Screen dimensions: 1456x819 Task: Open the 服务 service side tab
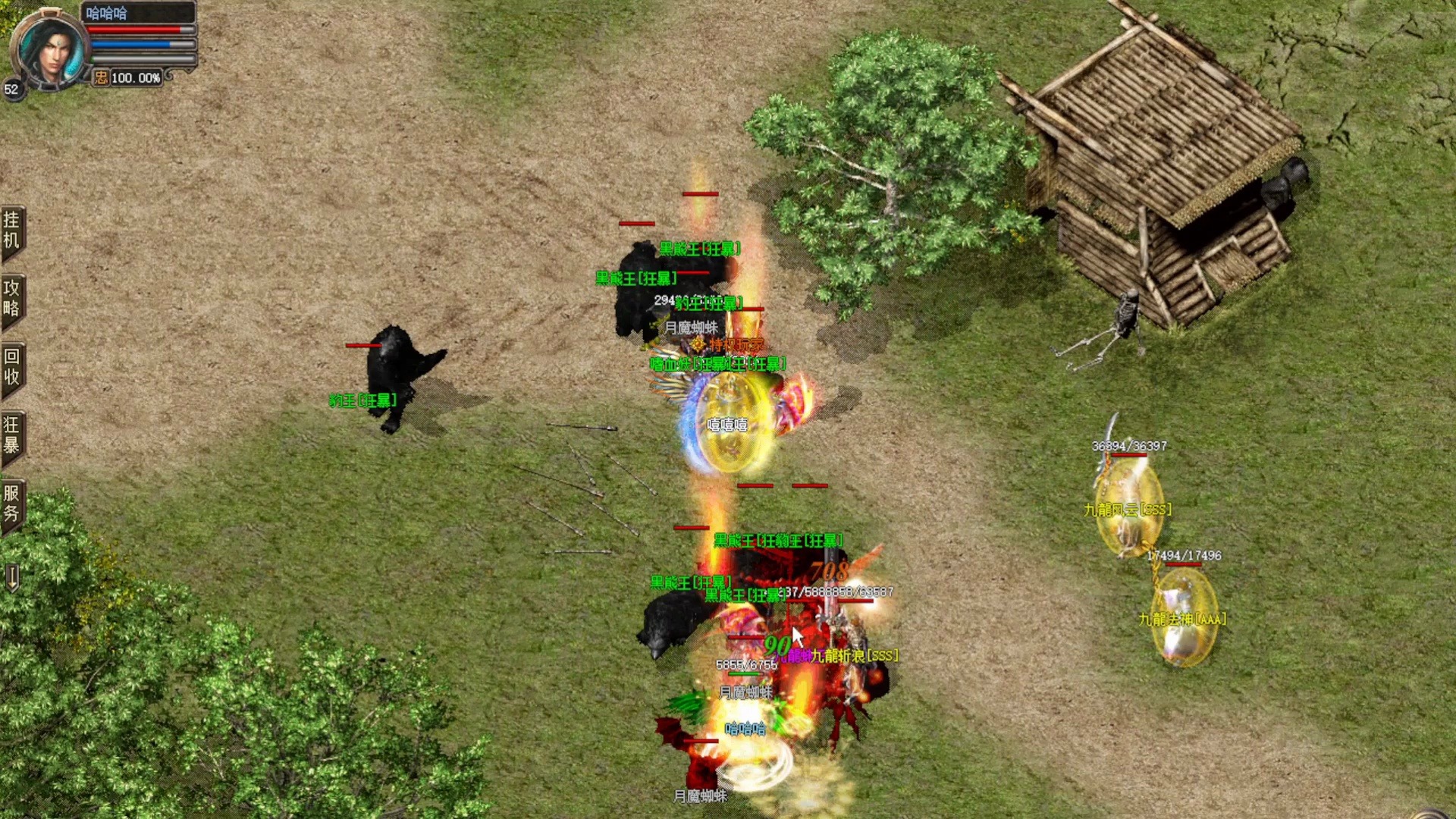coord(12,503)
